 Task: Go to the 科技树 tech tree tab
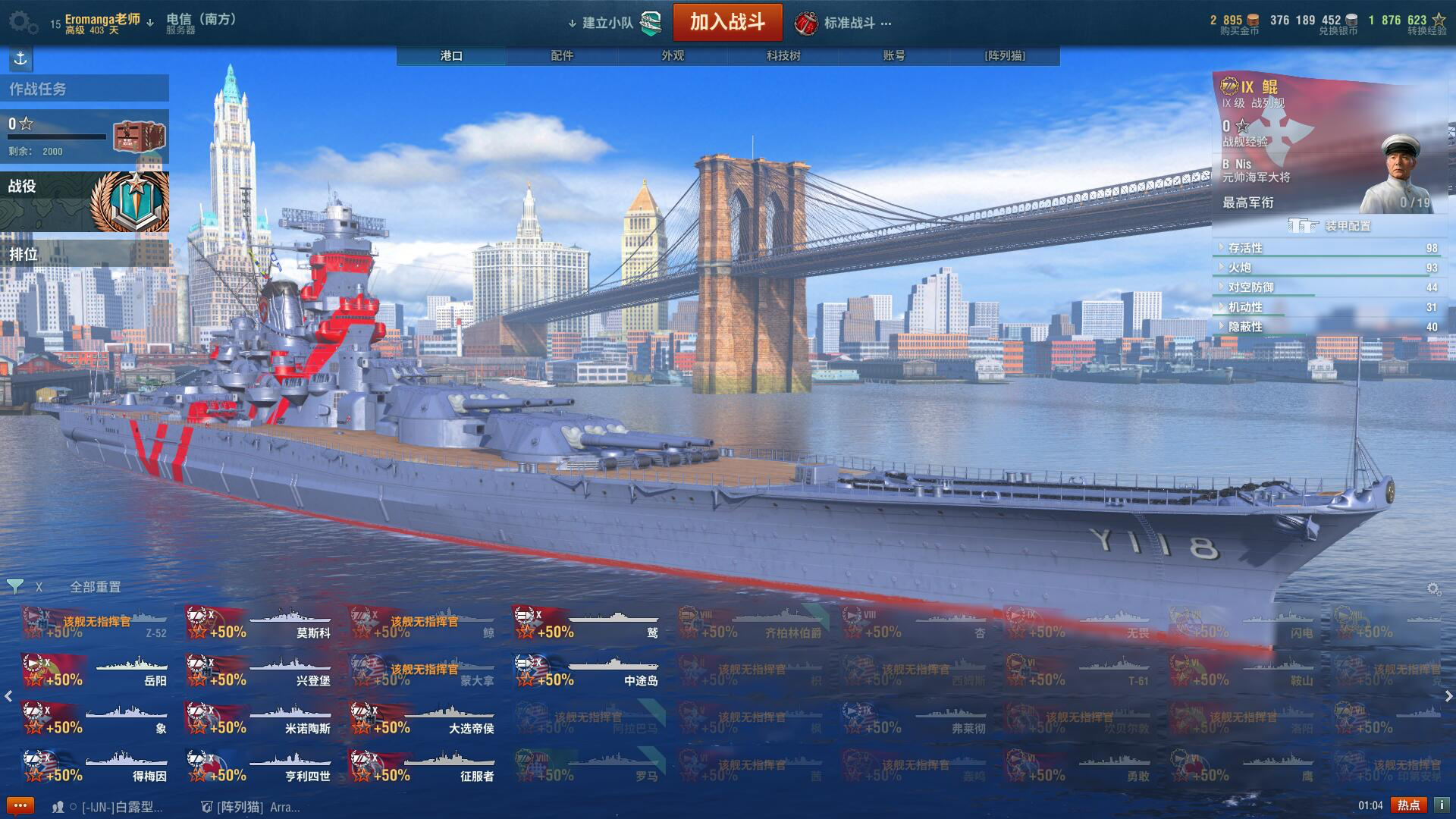[783, 55]
